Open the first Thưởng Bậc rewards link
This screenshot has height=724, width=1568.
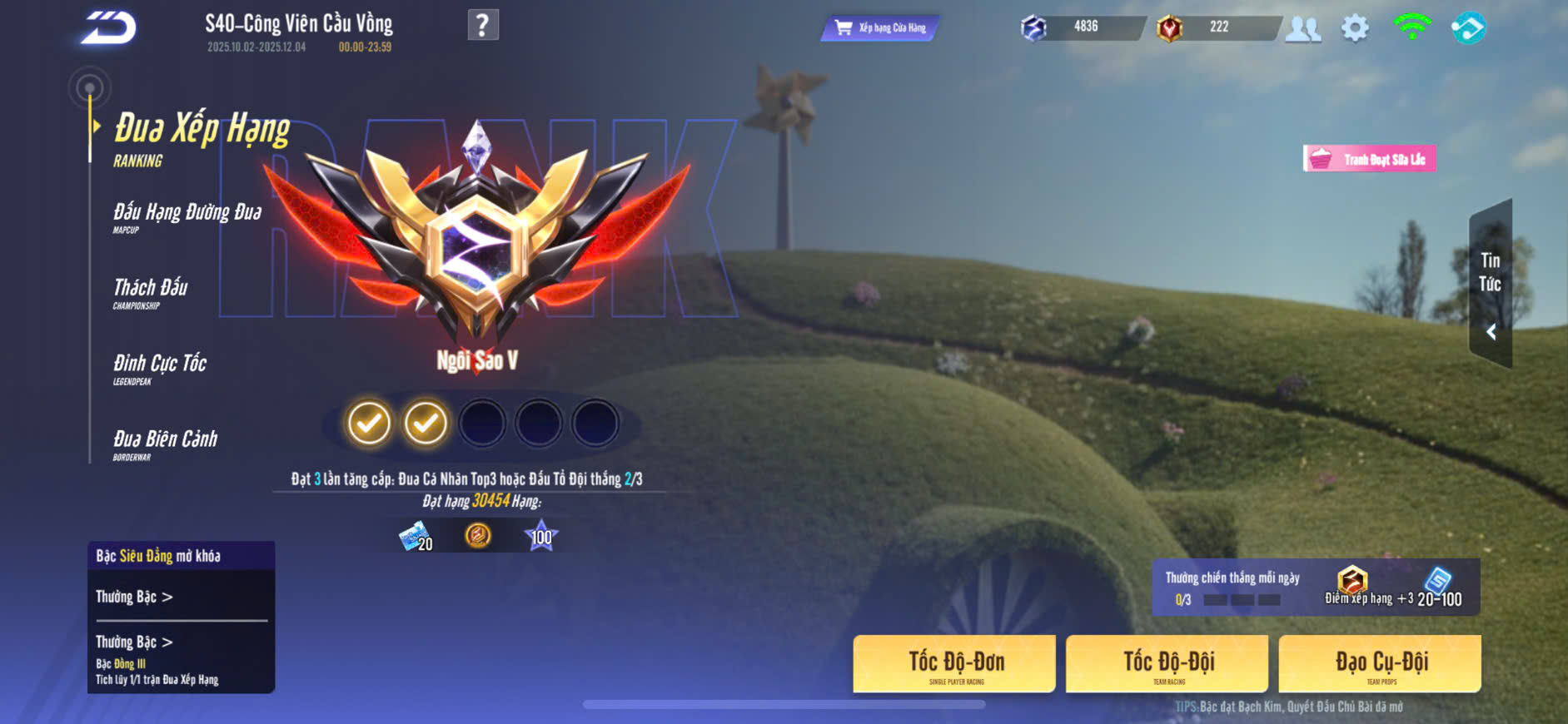134,597
